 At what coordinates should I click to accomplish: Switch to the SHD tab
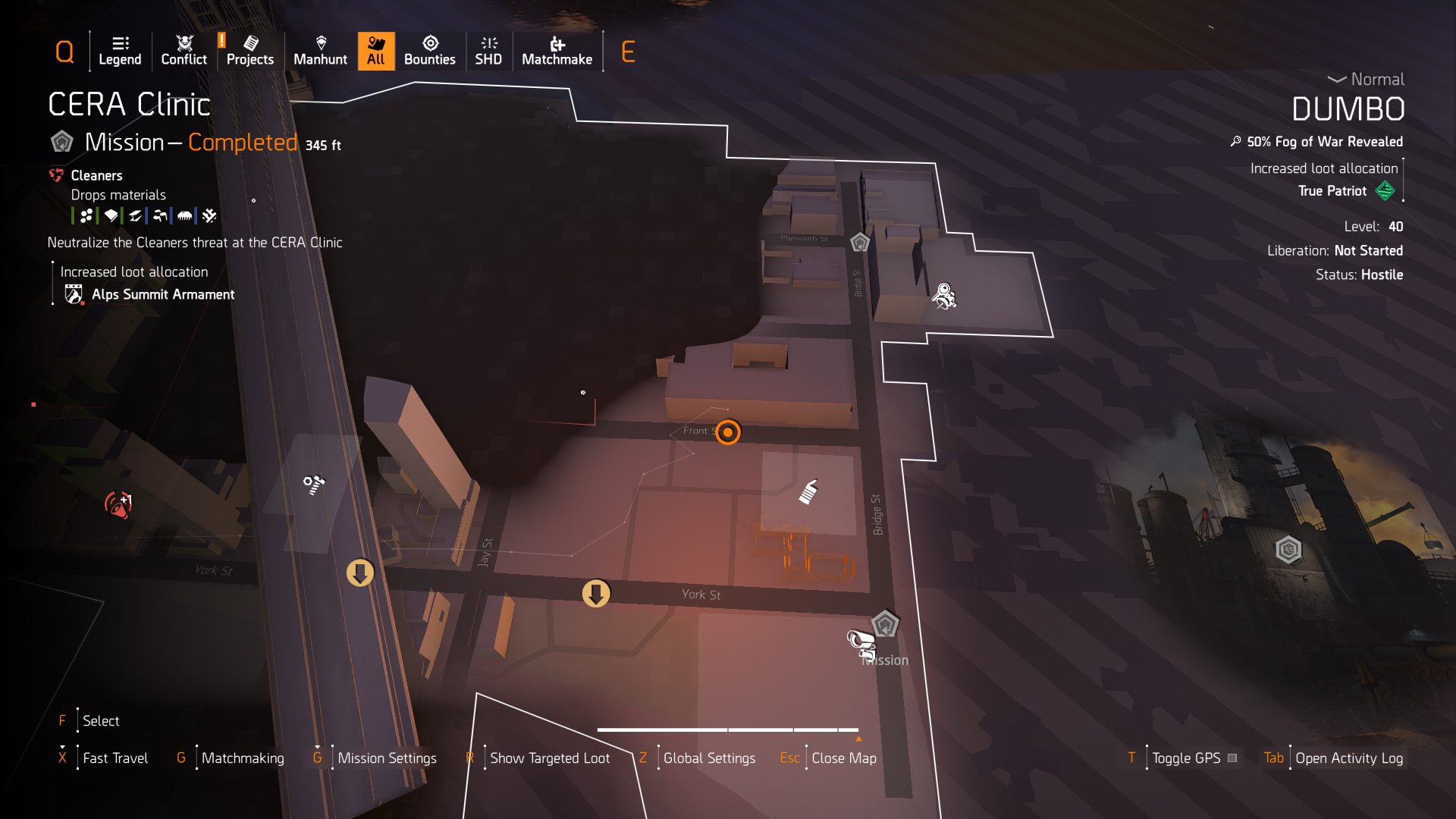[x=488, y=51]
